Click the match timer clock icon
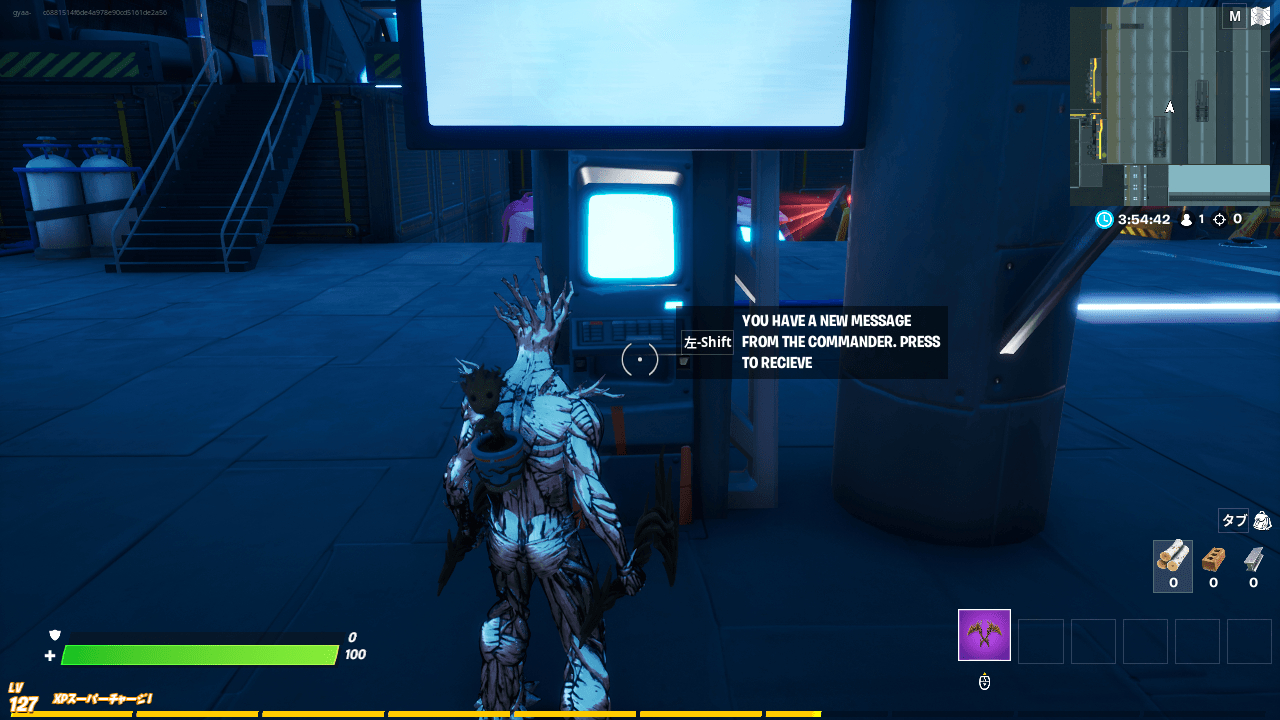The image size is (1280, 720). point(1104,219)
